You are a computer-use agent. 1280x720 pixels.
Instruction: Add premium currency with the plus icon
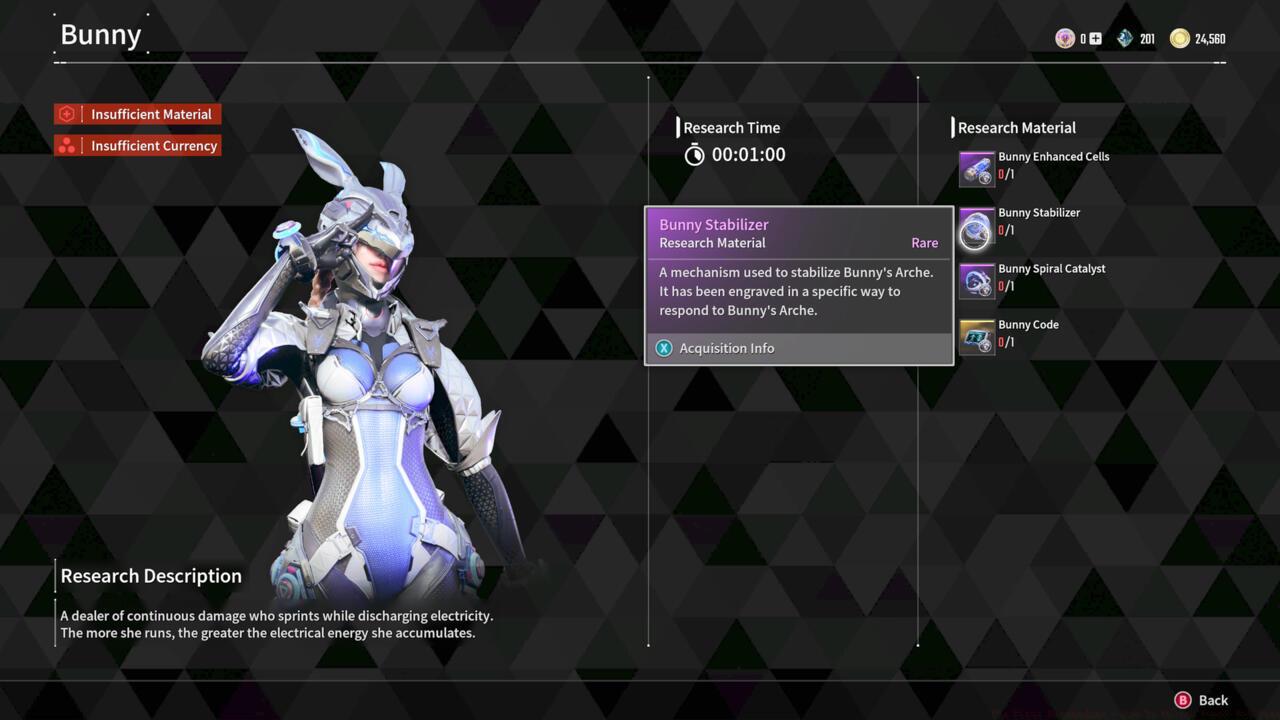click(1096, 39)
